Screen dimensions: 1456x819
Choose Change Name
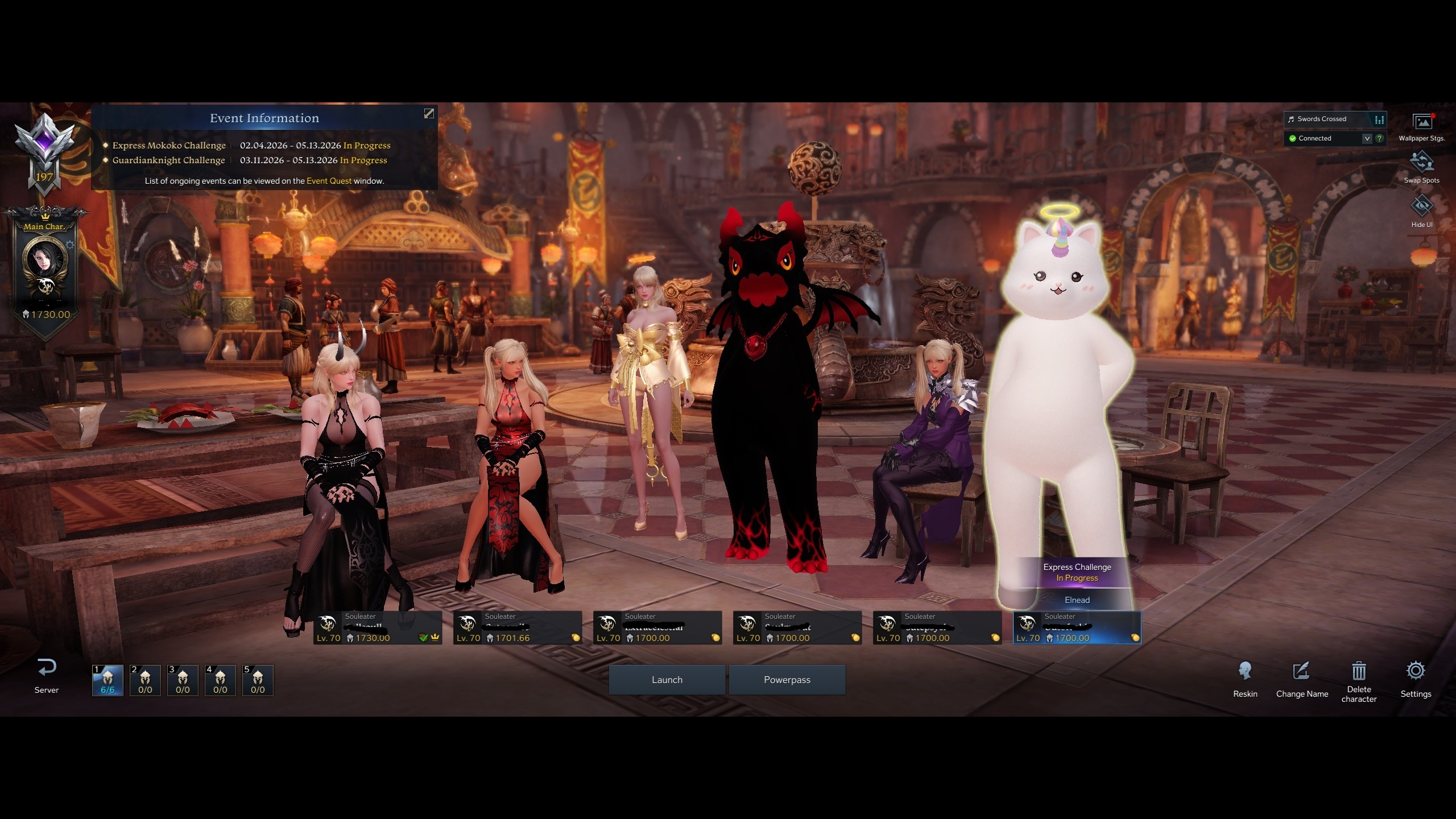point(1302,679)
